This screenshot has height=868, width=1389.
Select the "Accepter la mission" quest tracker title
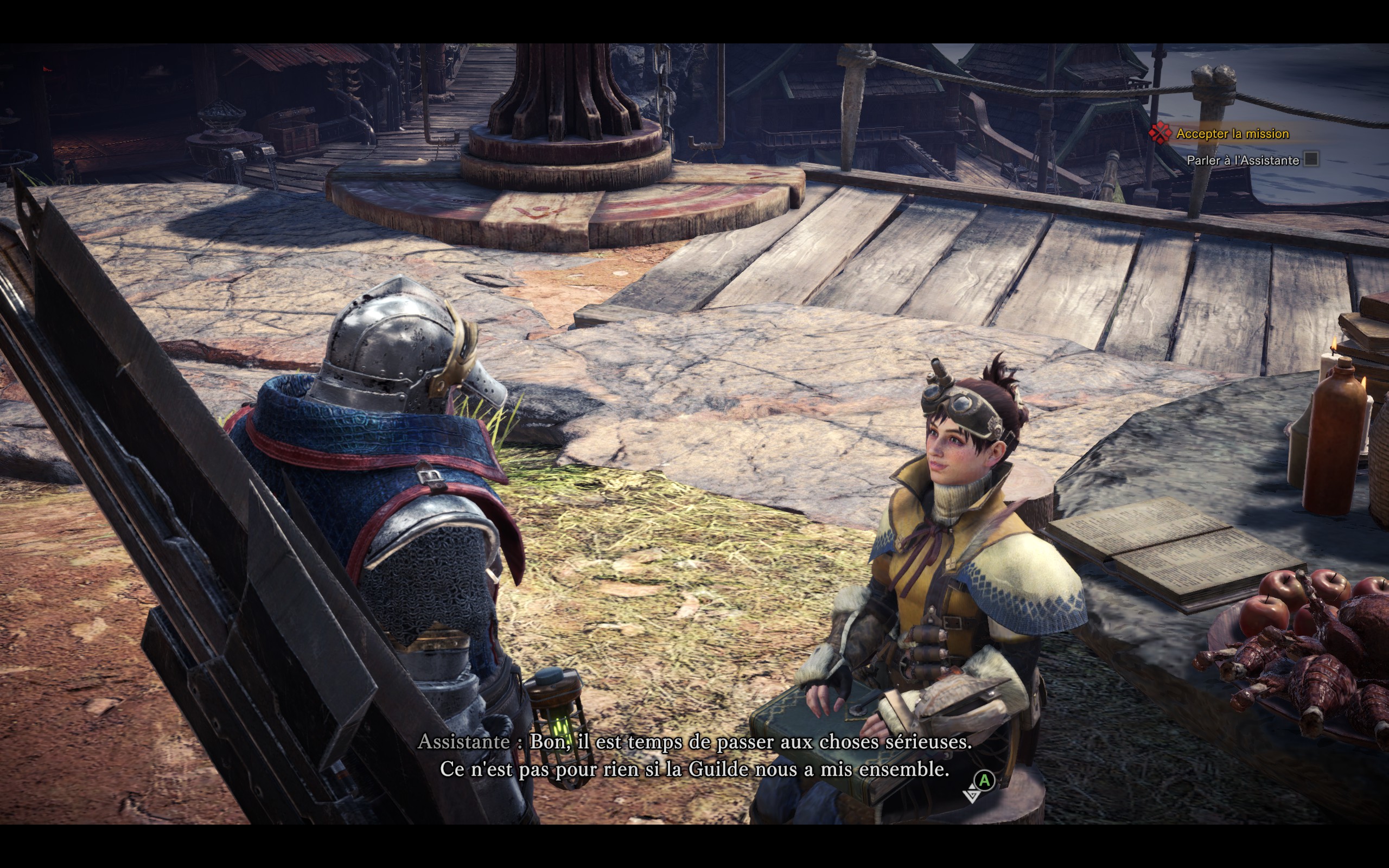click(x=1232, y=134)
